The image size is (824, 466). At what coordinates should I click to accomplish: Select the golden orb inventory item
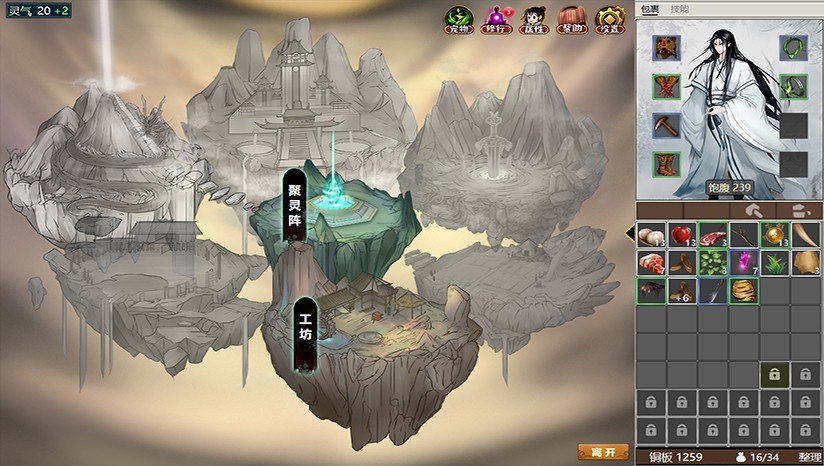(x=774, y=236)
